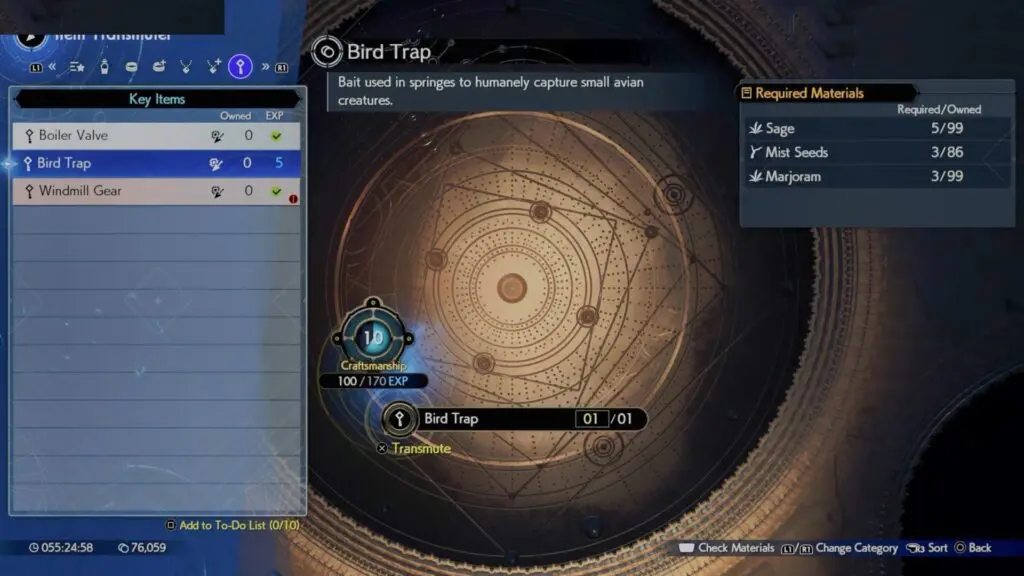Open the potion bottle category tab

point(105,67)
